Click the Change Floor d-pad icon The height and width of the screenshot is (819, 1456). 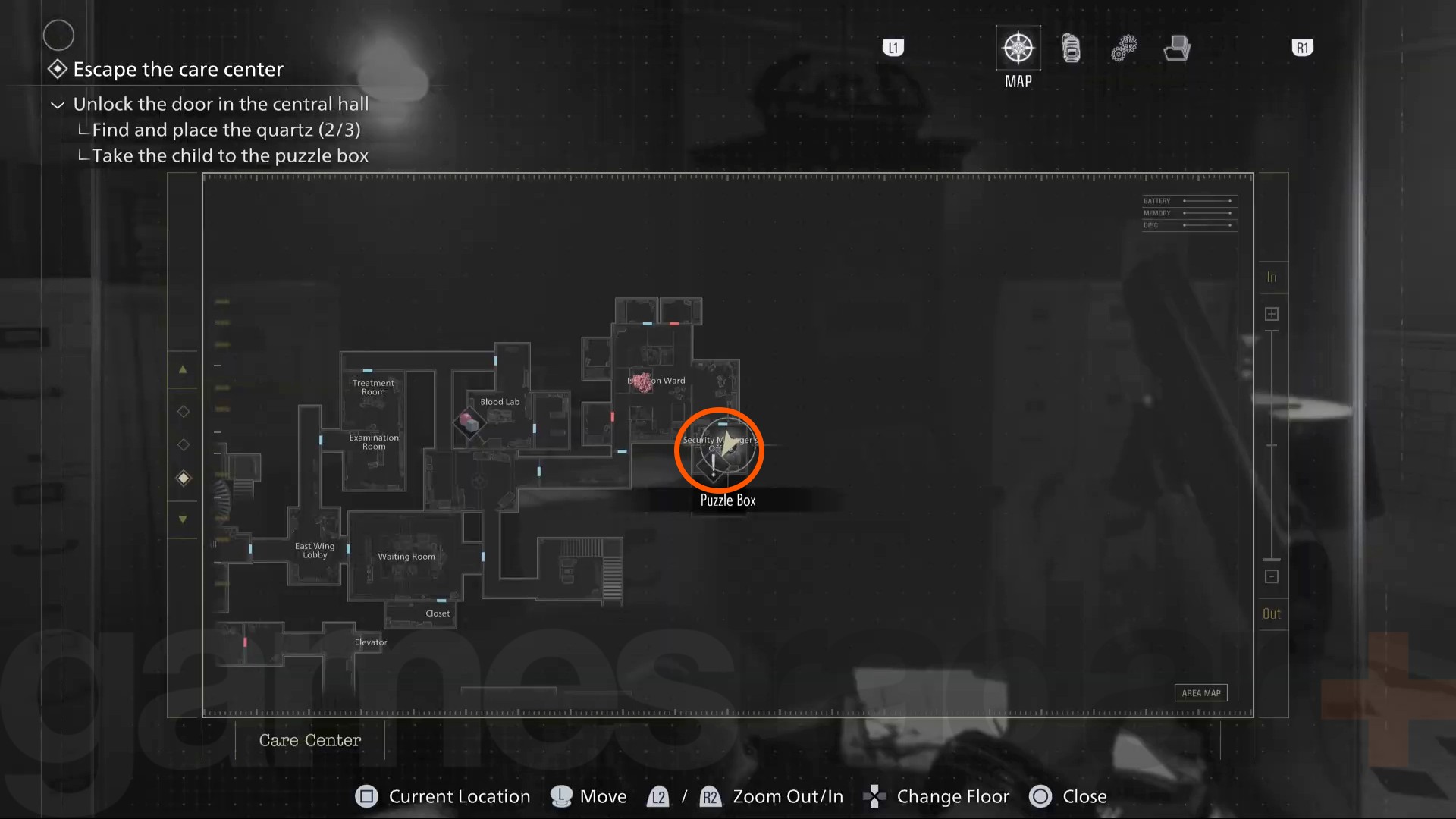[x=876, y=796]
